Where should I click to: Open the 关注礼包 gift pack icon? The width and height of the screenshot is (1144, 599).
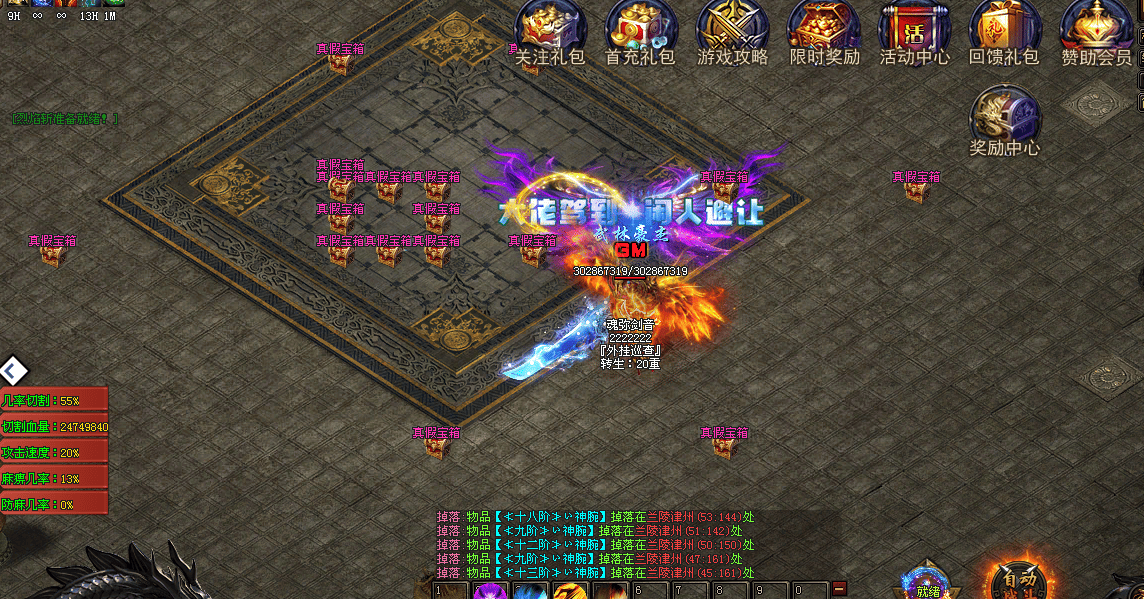549,30
